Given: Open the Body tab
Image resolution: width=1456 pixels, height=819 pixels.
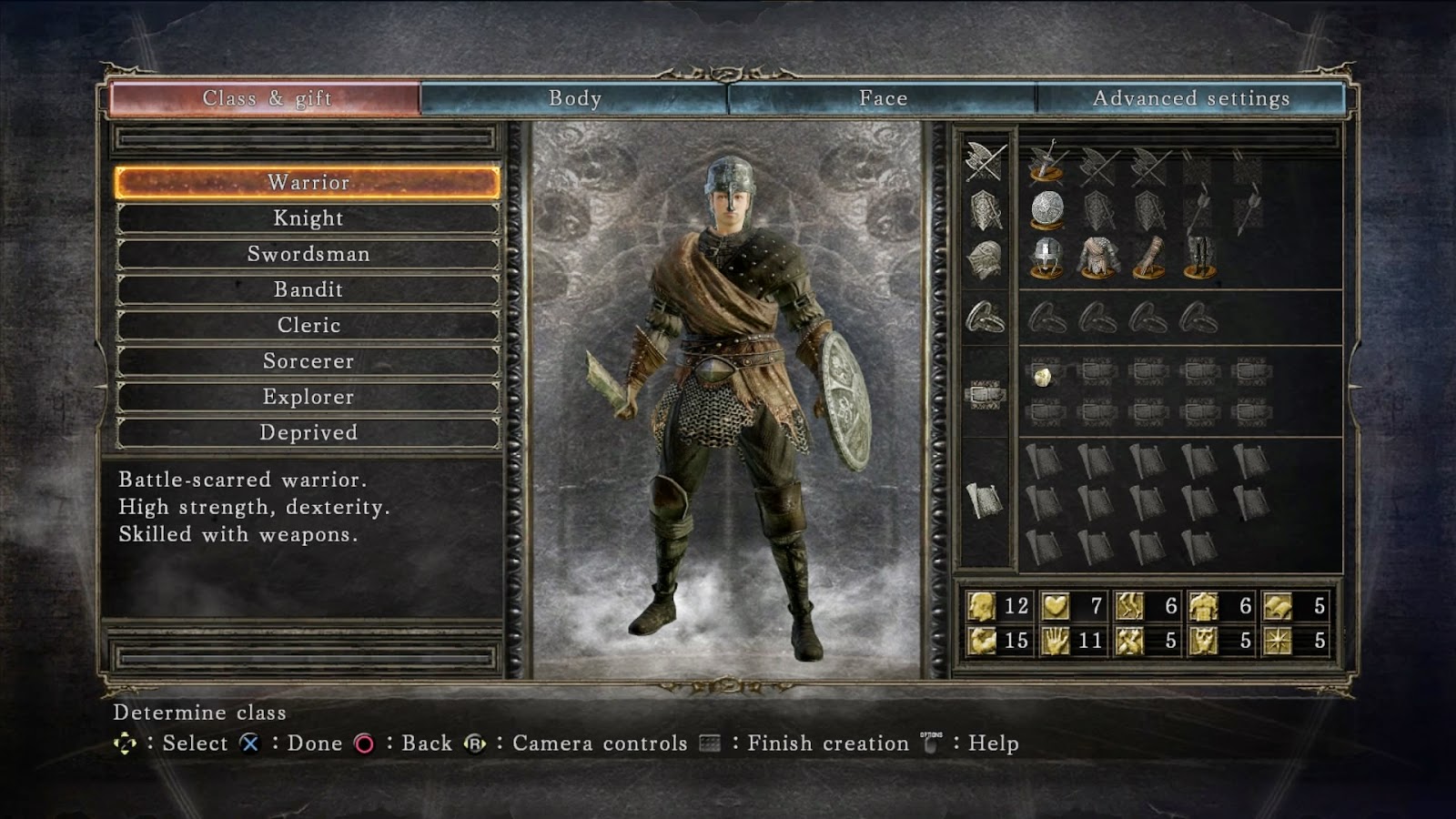Looking at the screenshot, I should click(x=574, y=98).
